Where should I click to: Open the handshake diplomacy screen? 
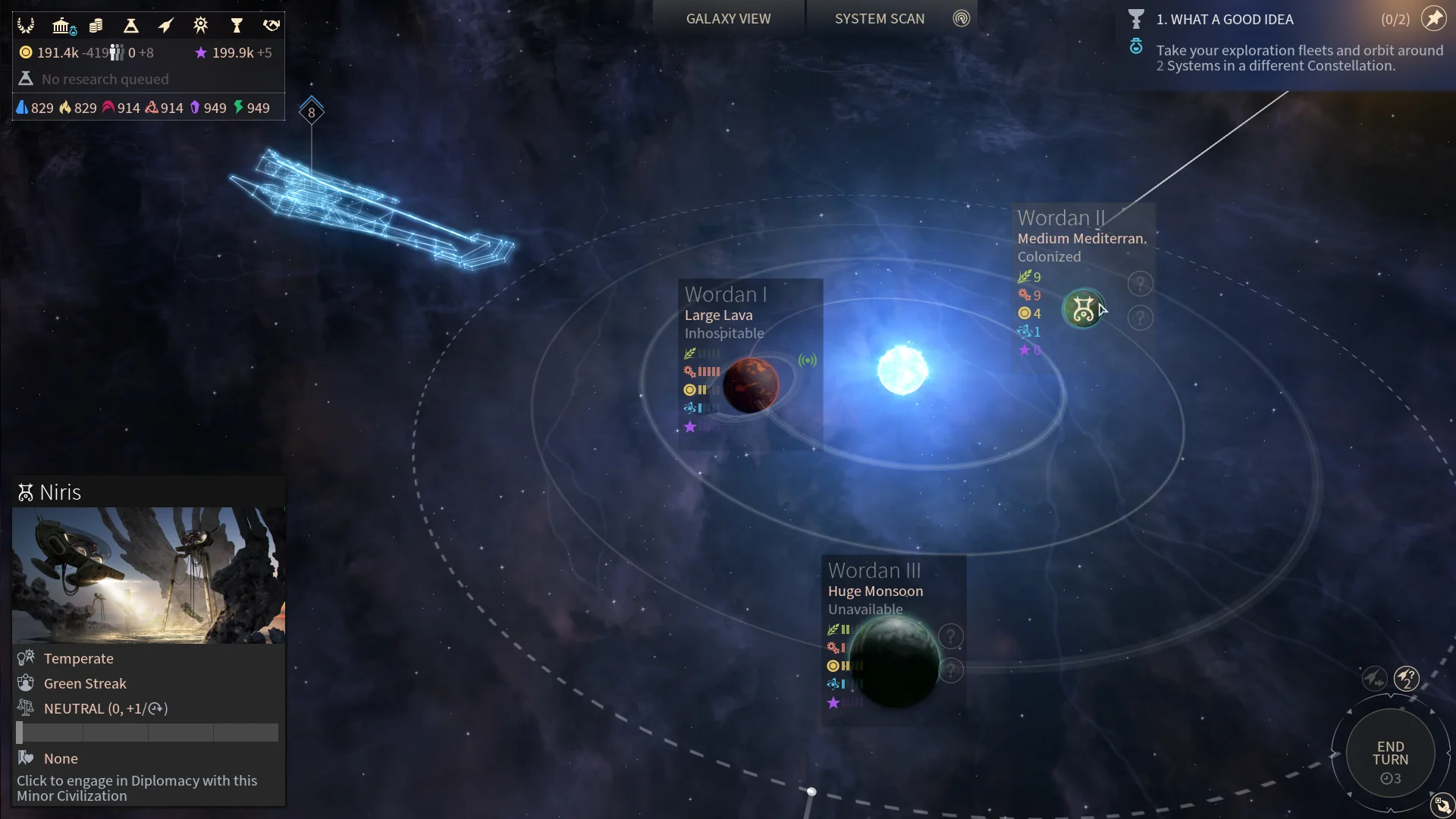[x=271, y=26]
